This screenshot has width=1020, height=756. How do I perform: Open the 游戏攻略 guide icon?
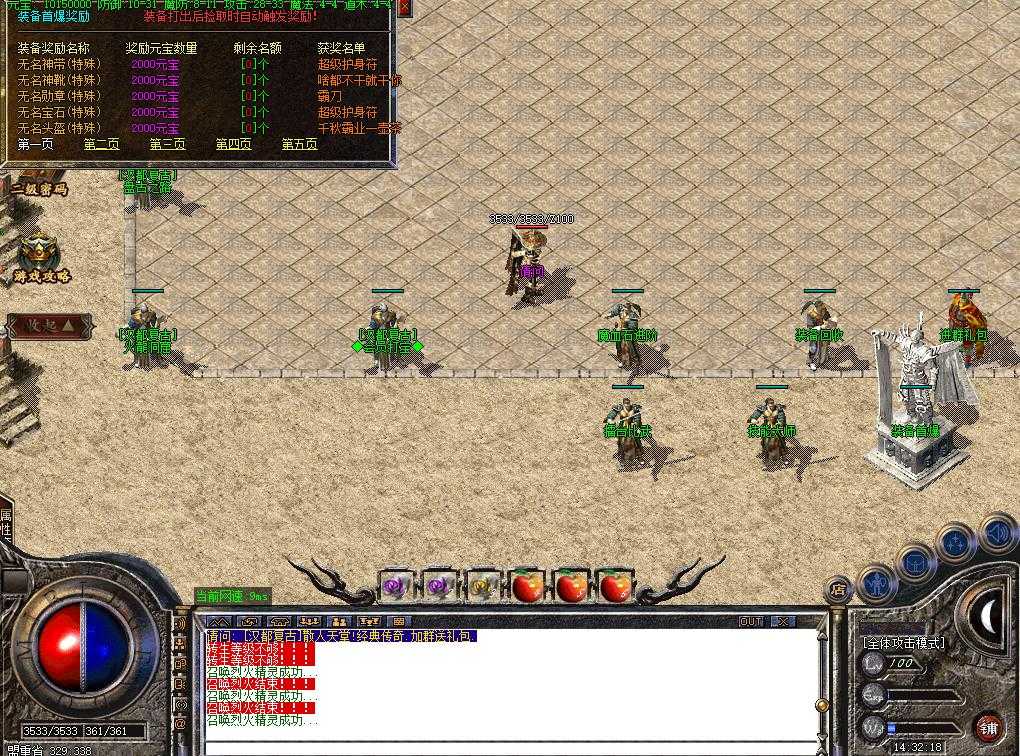click(40, 258)
